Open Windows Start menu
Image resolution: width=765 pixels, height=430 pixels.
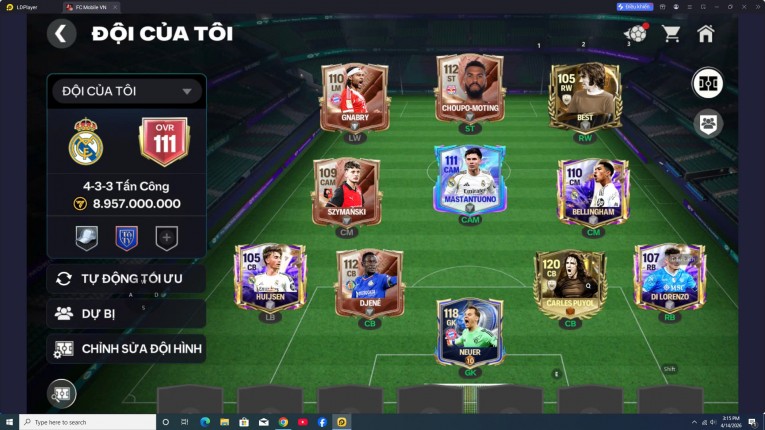coord(9,422)
